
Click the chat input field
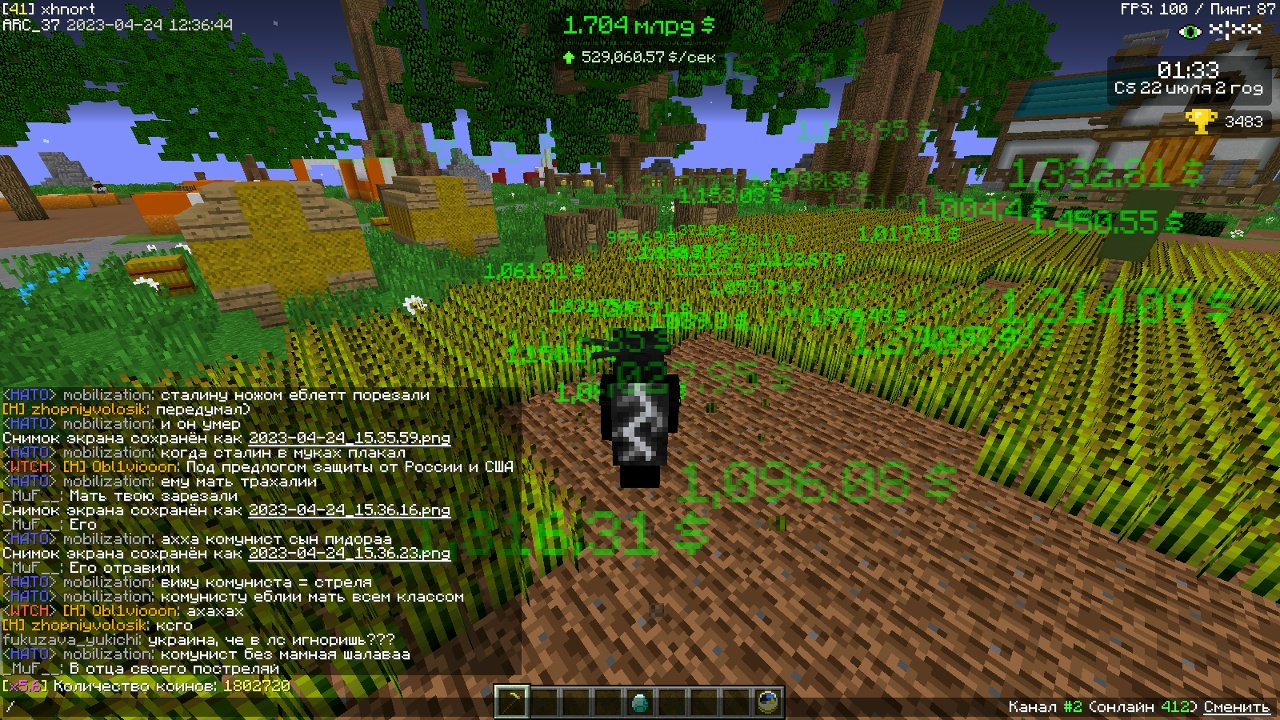[x=400, y=707]
